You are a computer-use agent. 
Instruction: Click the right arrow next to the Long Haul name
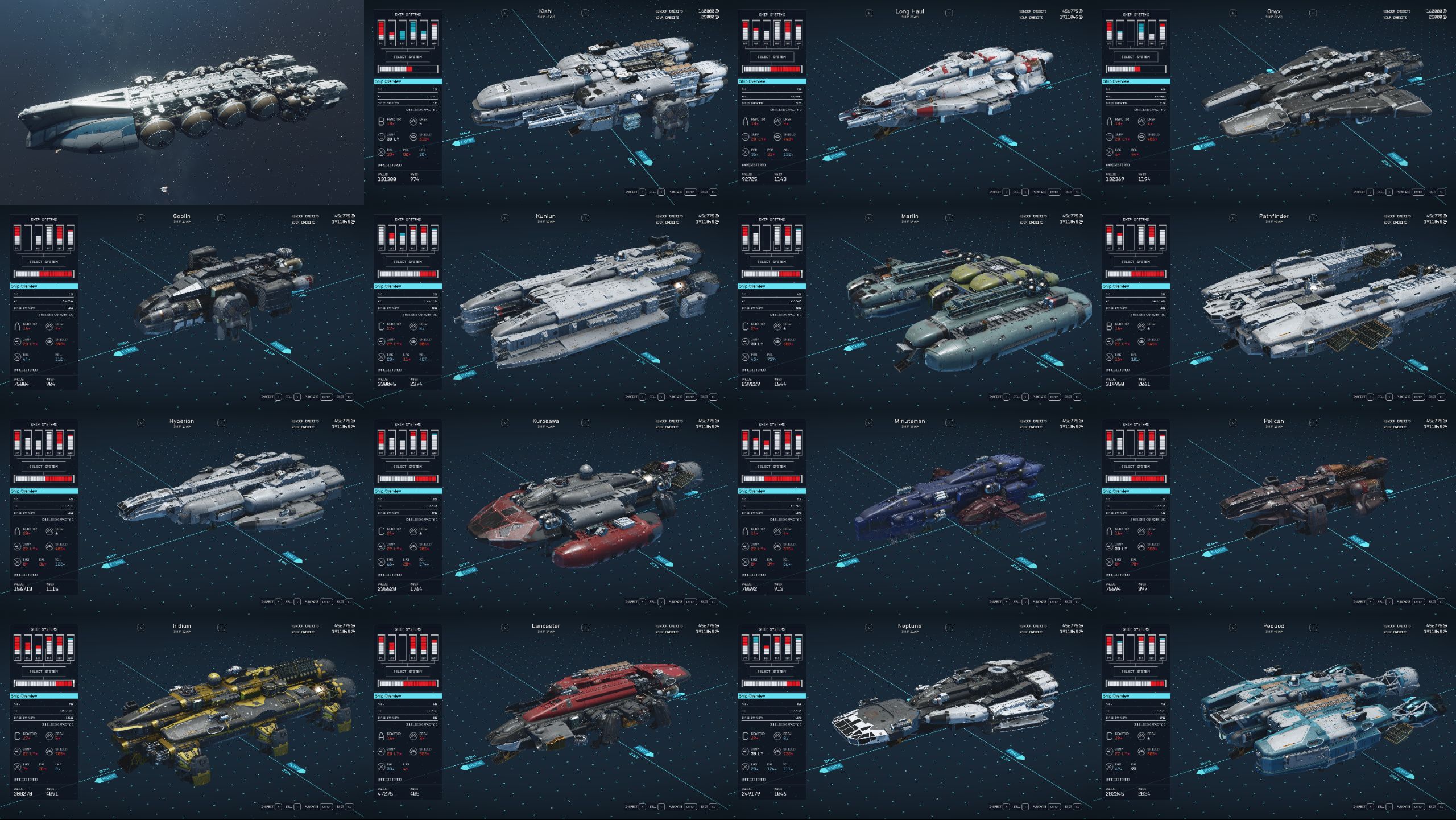coord(949,13)
